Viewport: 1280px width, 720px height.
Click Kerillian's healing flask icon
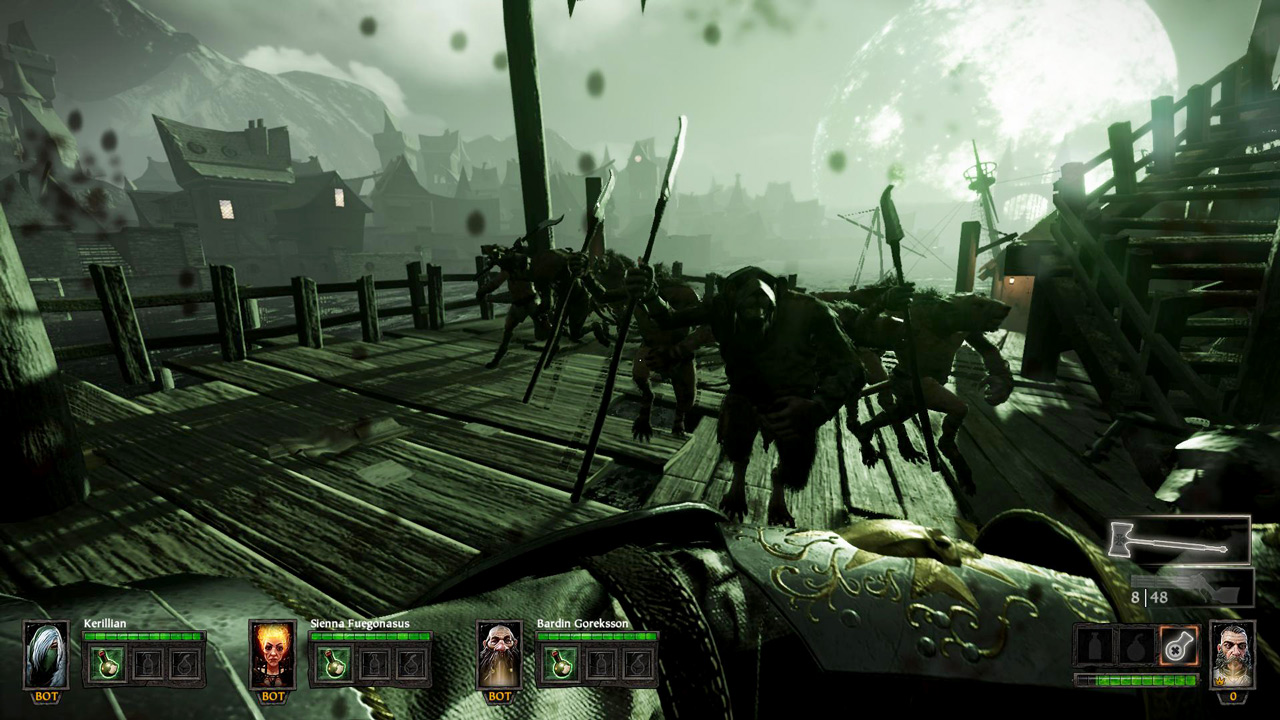point(108,663)
